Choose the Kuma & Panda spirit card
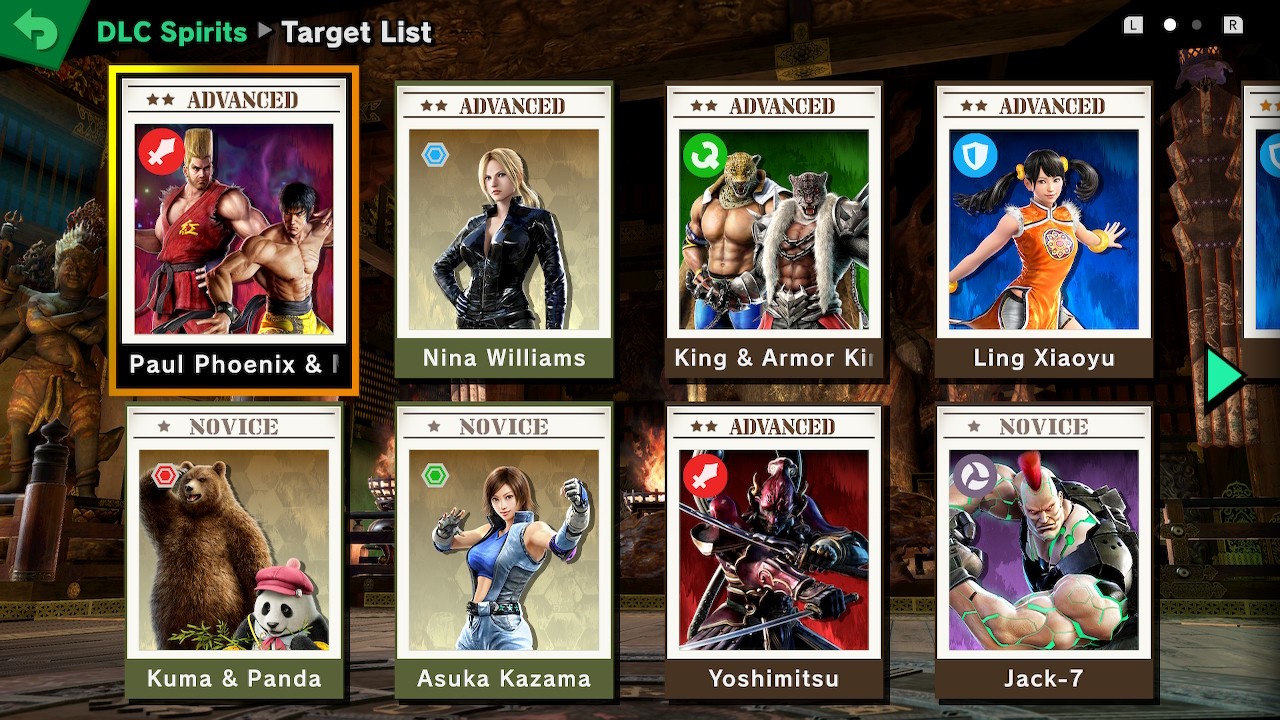Viewport: 1280px width, 720px height. [234, 550]
